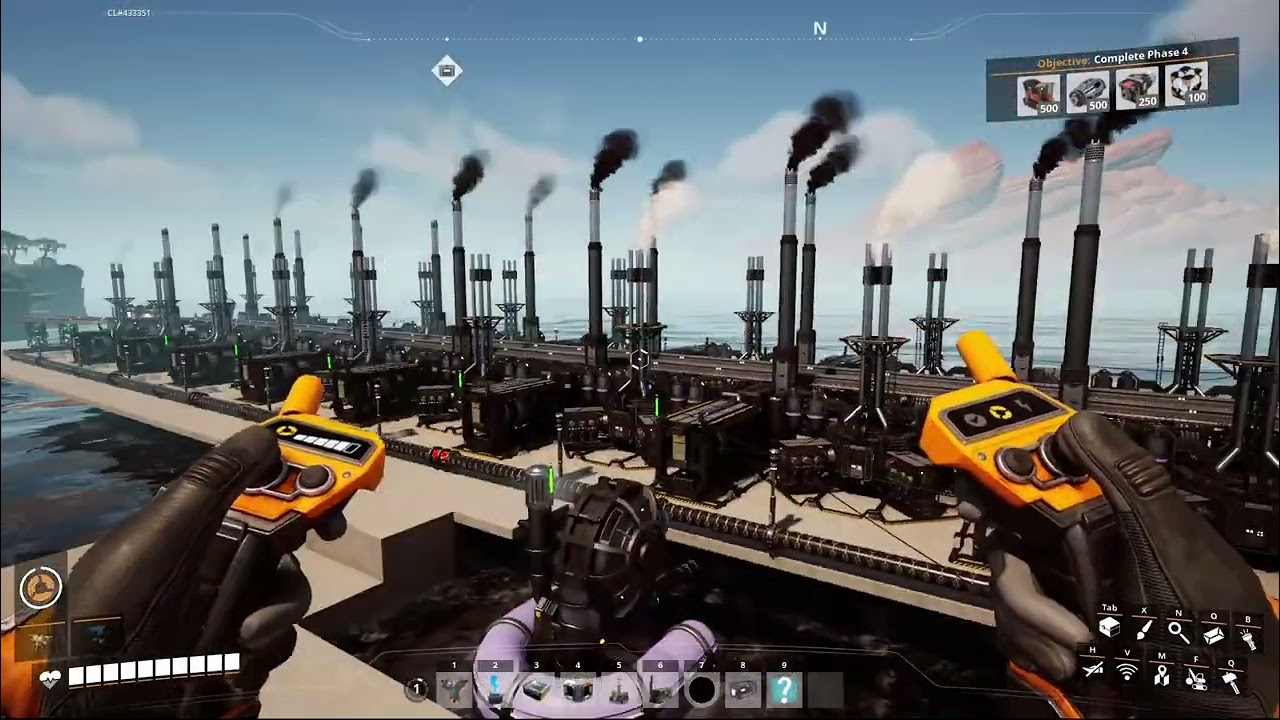
Task: Select hotbar slot 2 with the blue item
Action: pos(495,688)
